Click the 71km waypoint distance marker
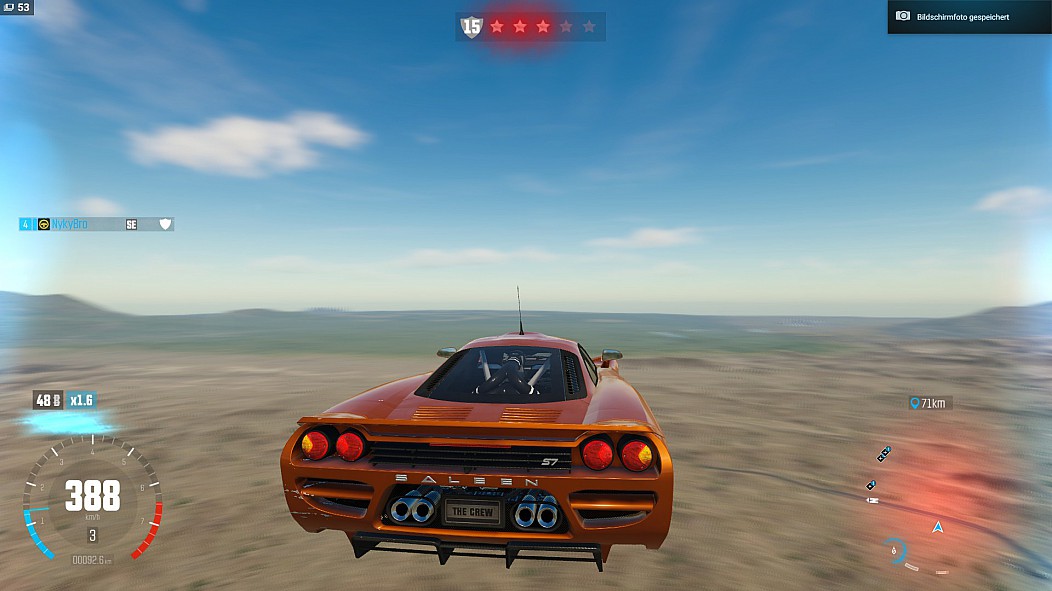Image resolution: width=1052 pixels, height=591 pixels. [x=929, y=403]
